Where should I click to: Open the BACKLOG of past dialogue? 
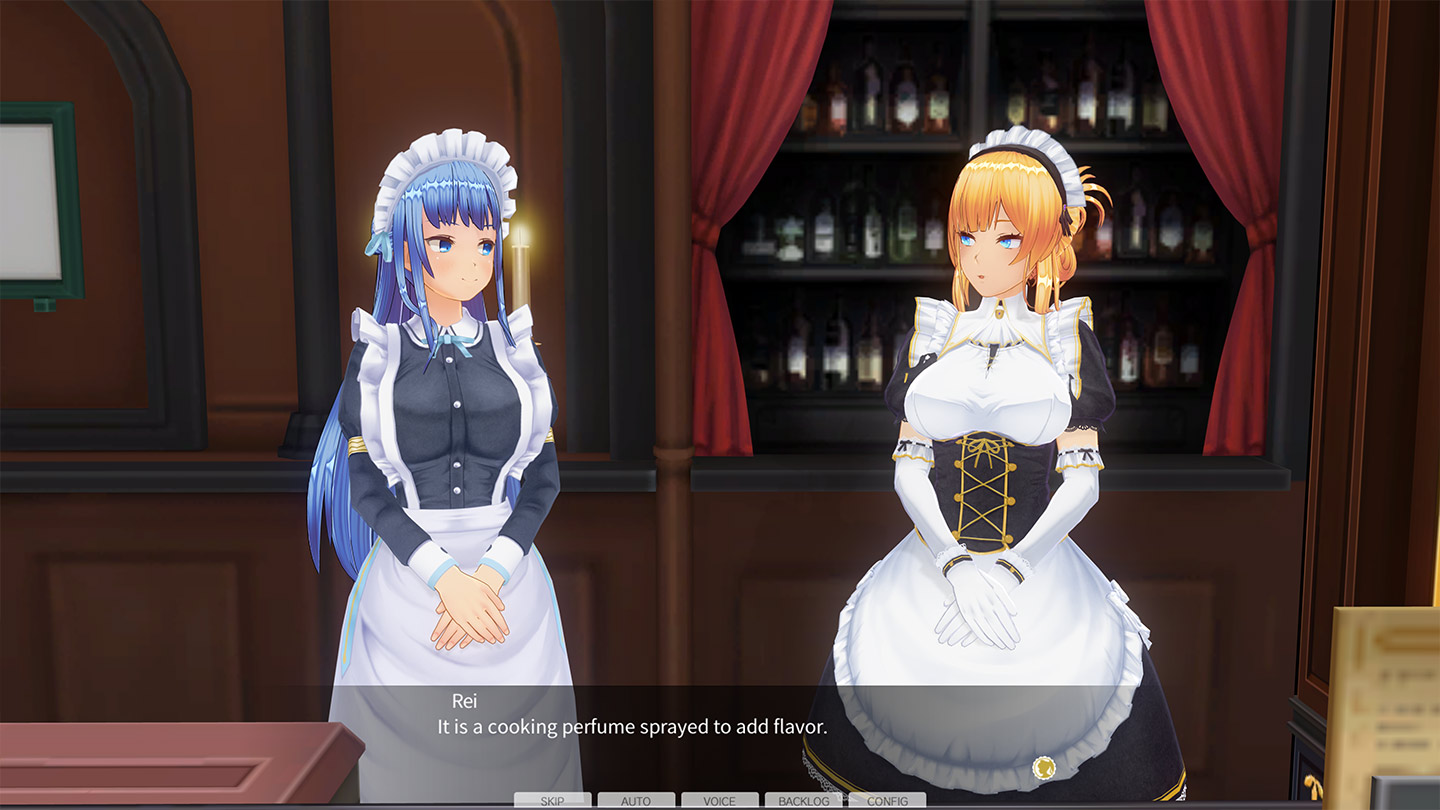point(803,801)
